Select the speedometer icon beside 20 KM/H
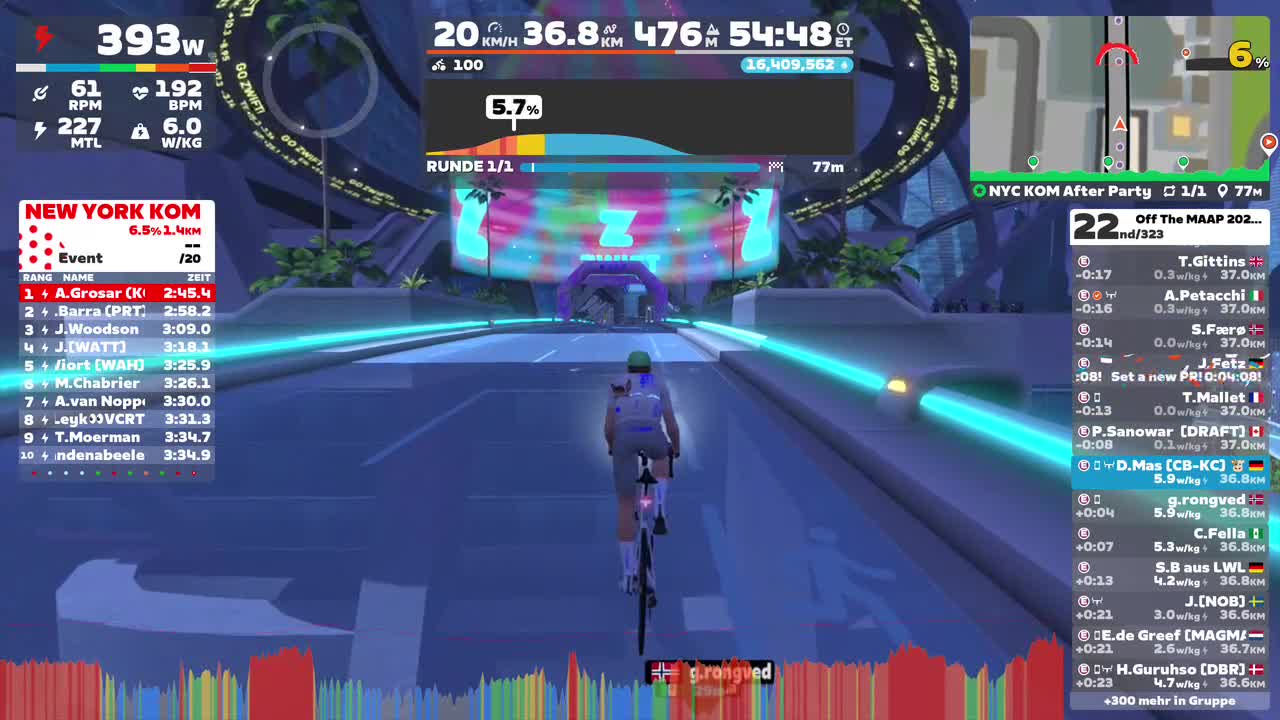 [494, 27]
